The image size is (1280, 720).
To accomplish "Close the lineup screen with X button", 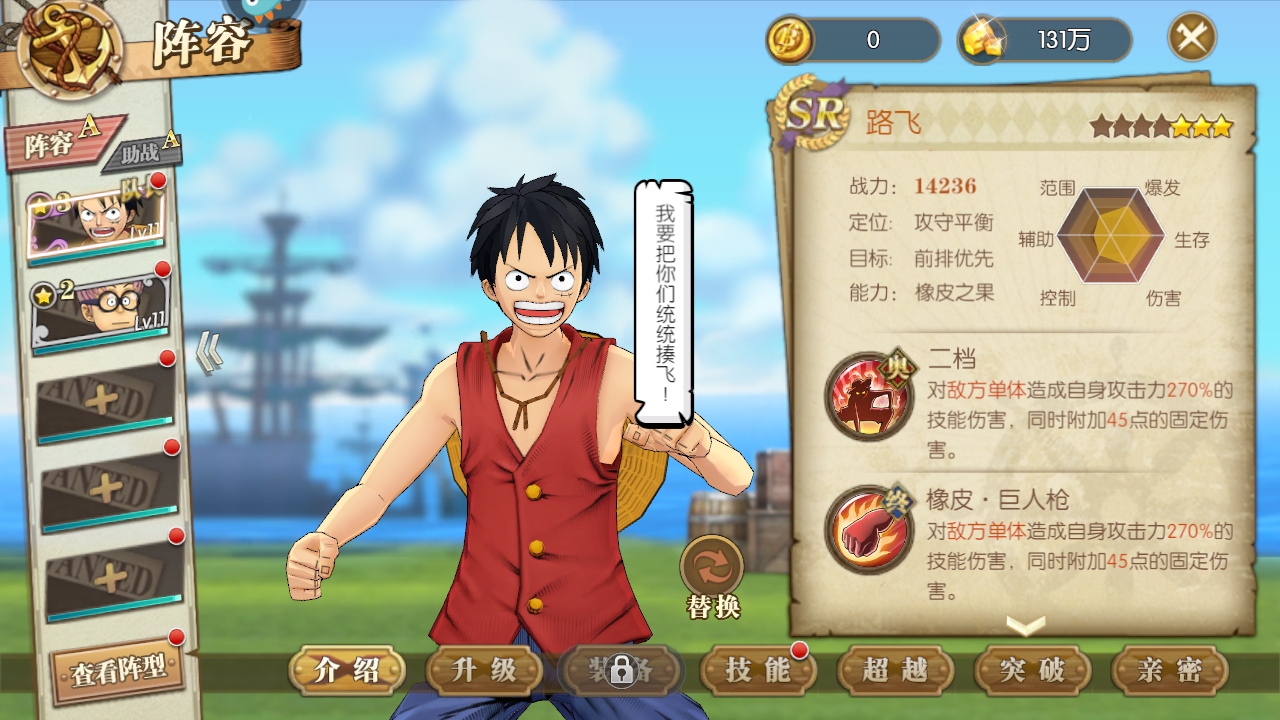I will point(1192,38).
